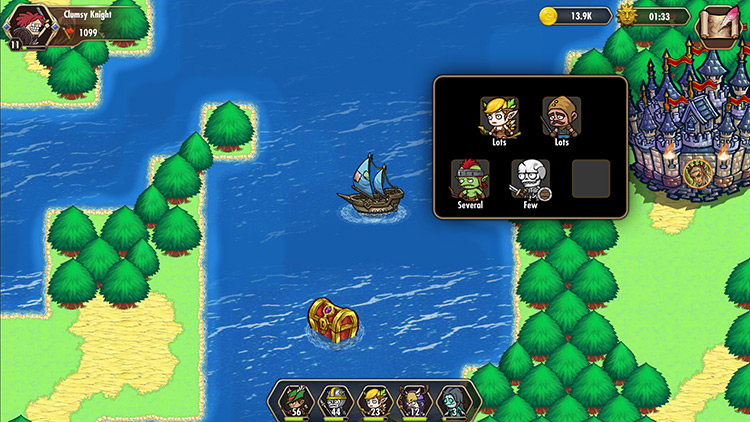Screen dimensions: 750x422
Task: Select the blonde elf army slot showing 23
Action: point(373,400)
